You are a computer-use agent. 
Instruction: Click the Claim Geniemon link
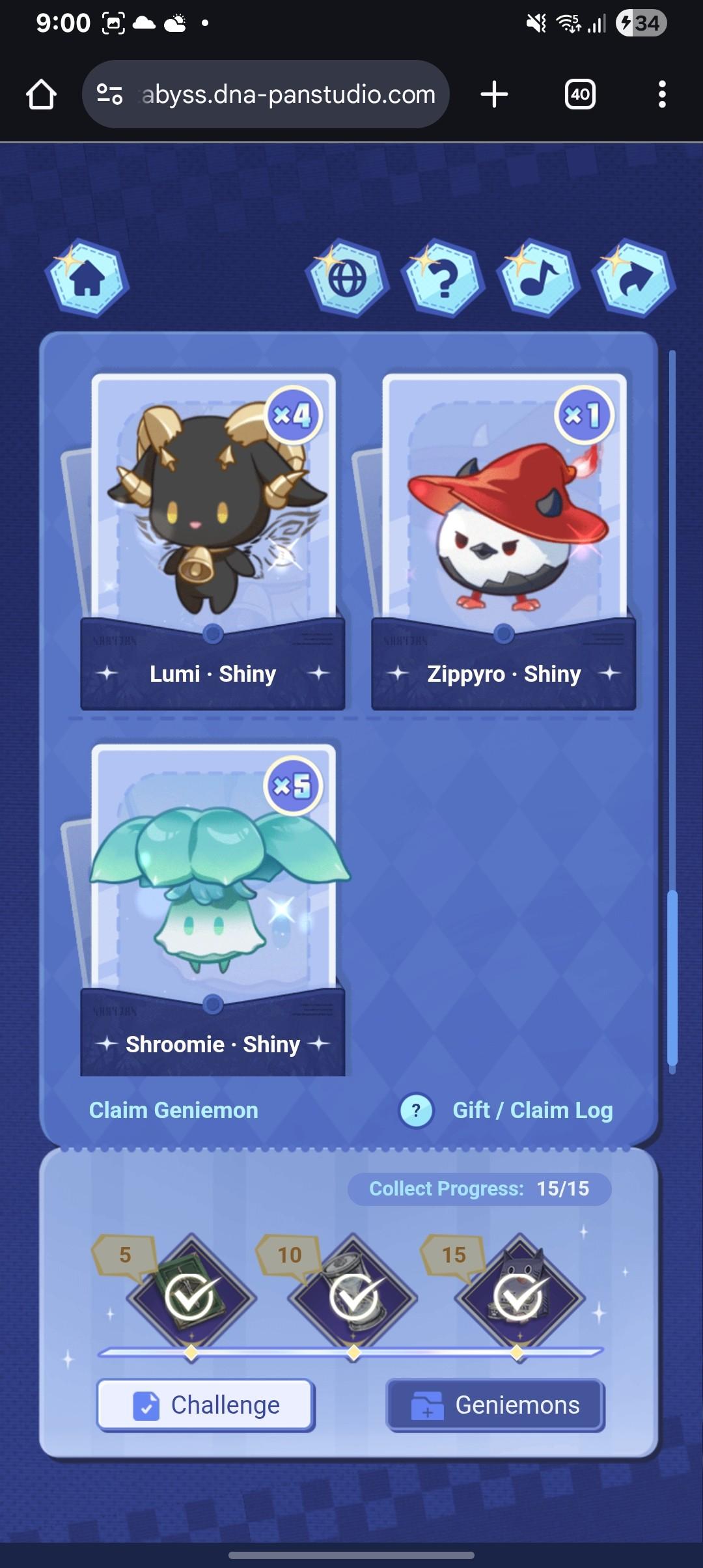click(x=174, y=1110)
